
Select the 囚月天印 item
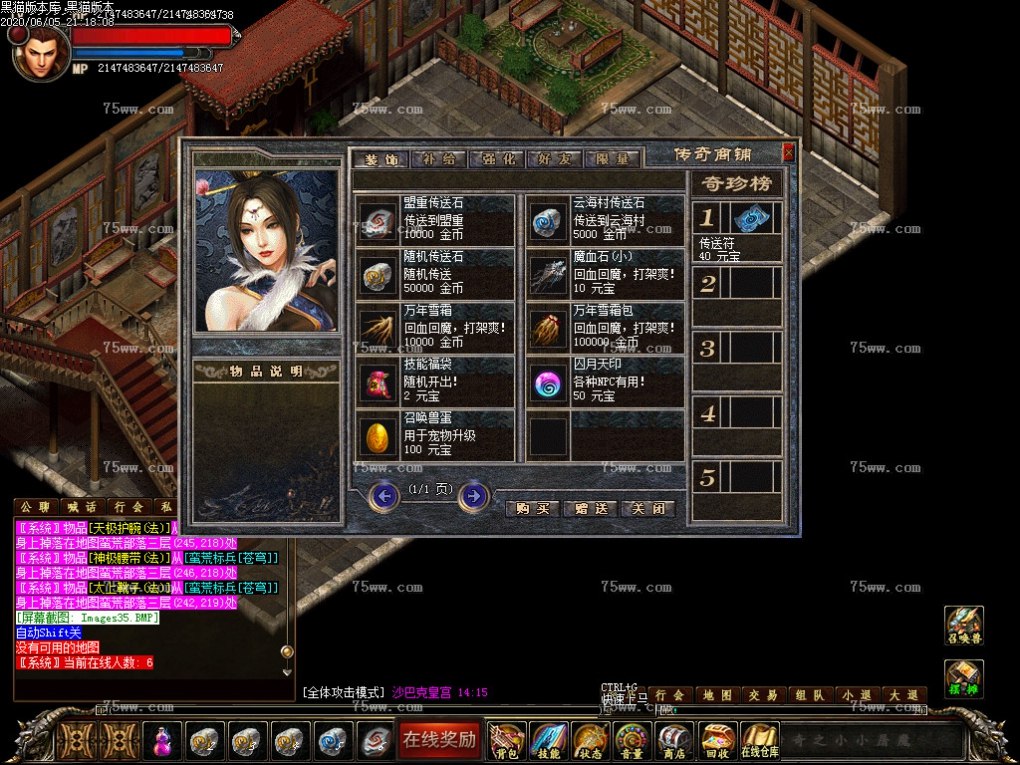coord(605,382)
